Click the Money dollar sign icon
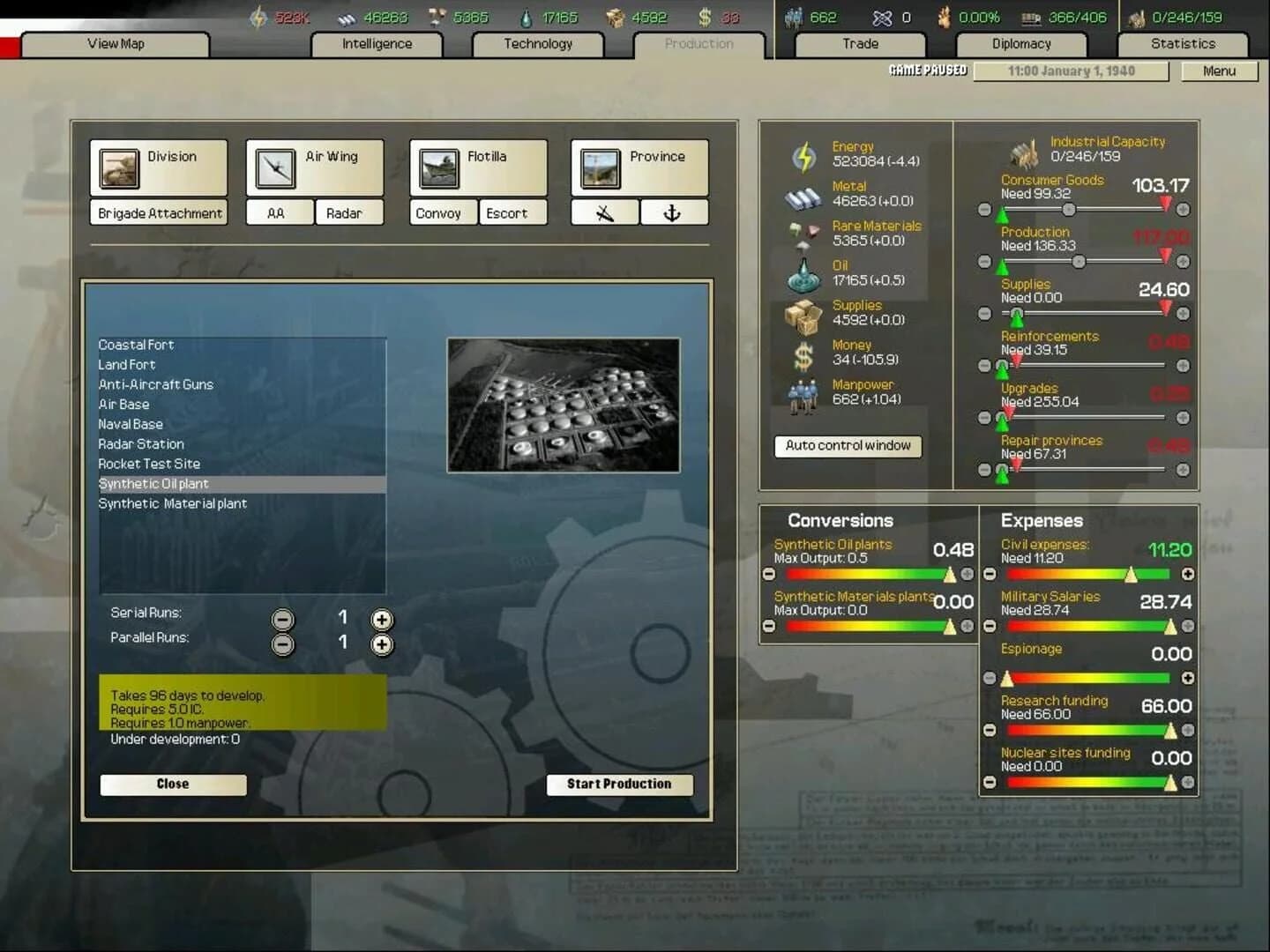Viewport: 1270px width, 952px height. pyautogui.click(x=803, y=351)
